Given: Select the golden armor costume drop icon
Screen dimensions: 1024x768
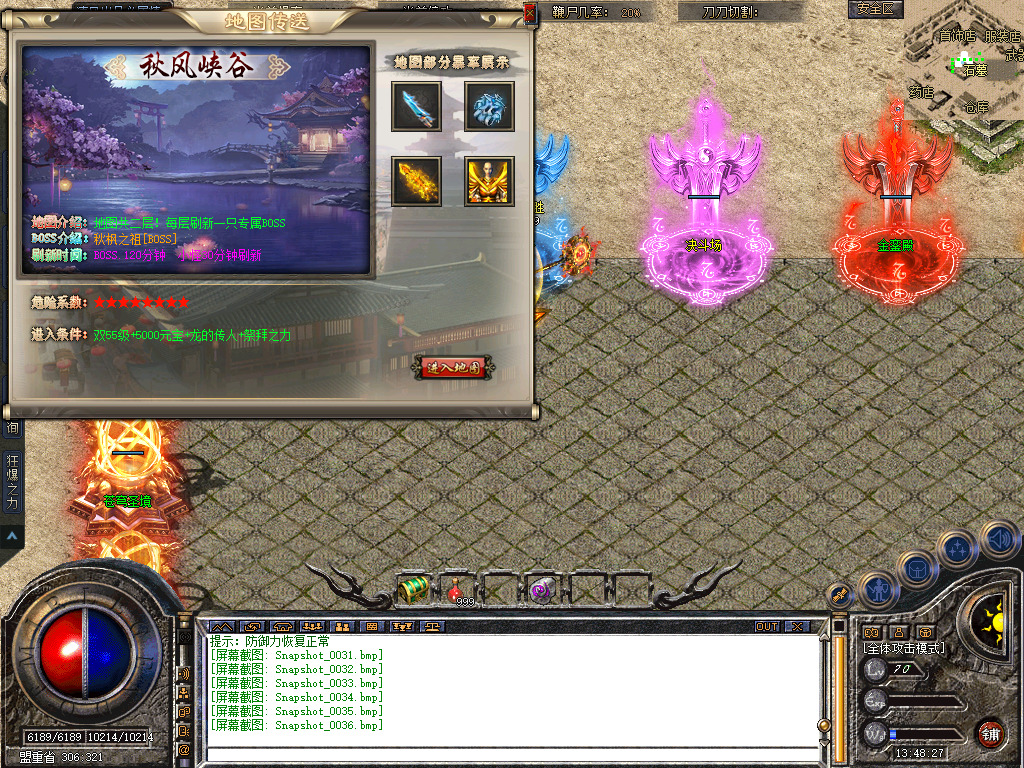Looking at the screenshot, I should tap(489, 181).
